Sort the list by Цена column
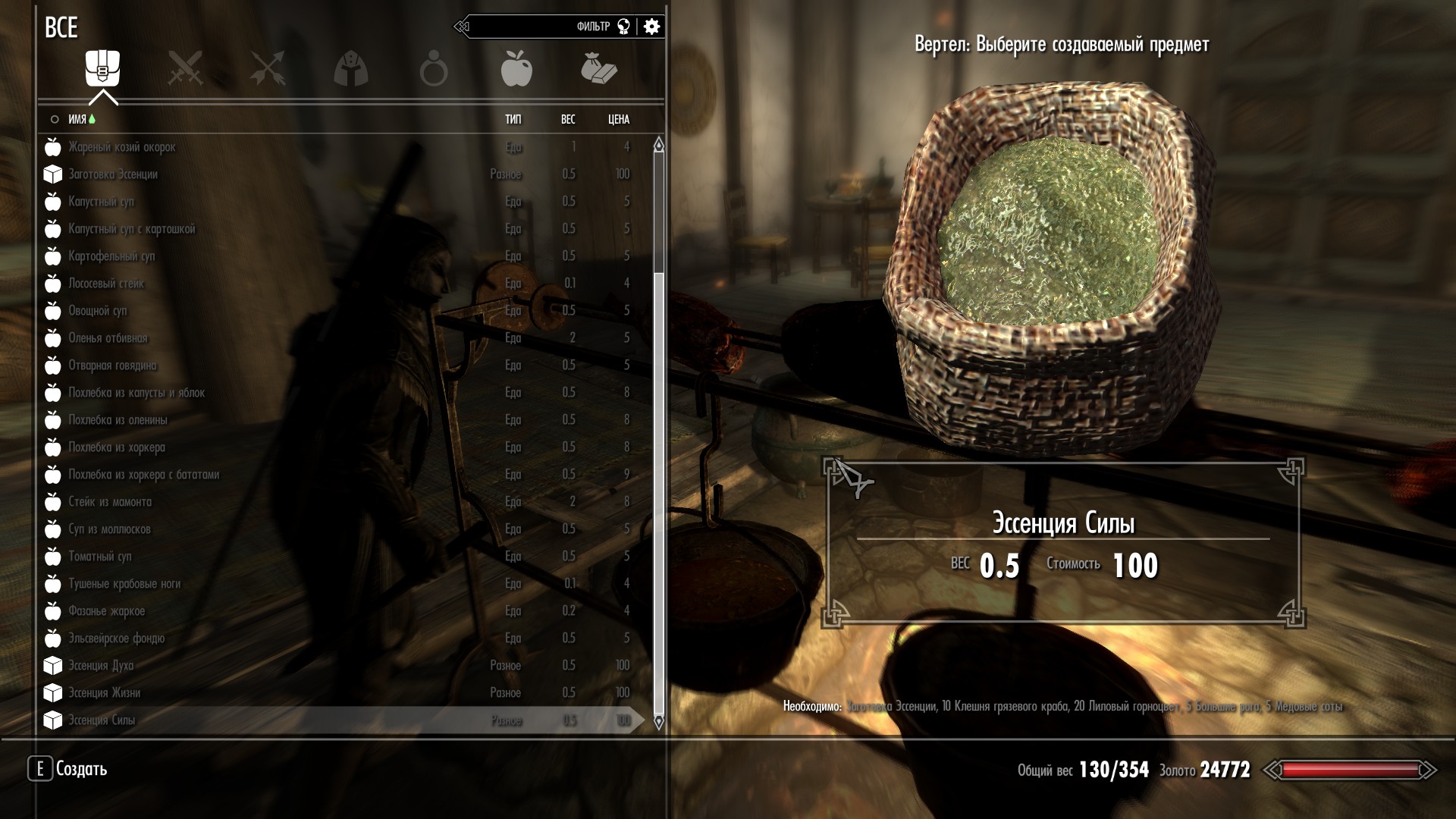This screenshot has height=819, width=1456. (x=619, y=119)
